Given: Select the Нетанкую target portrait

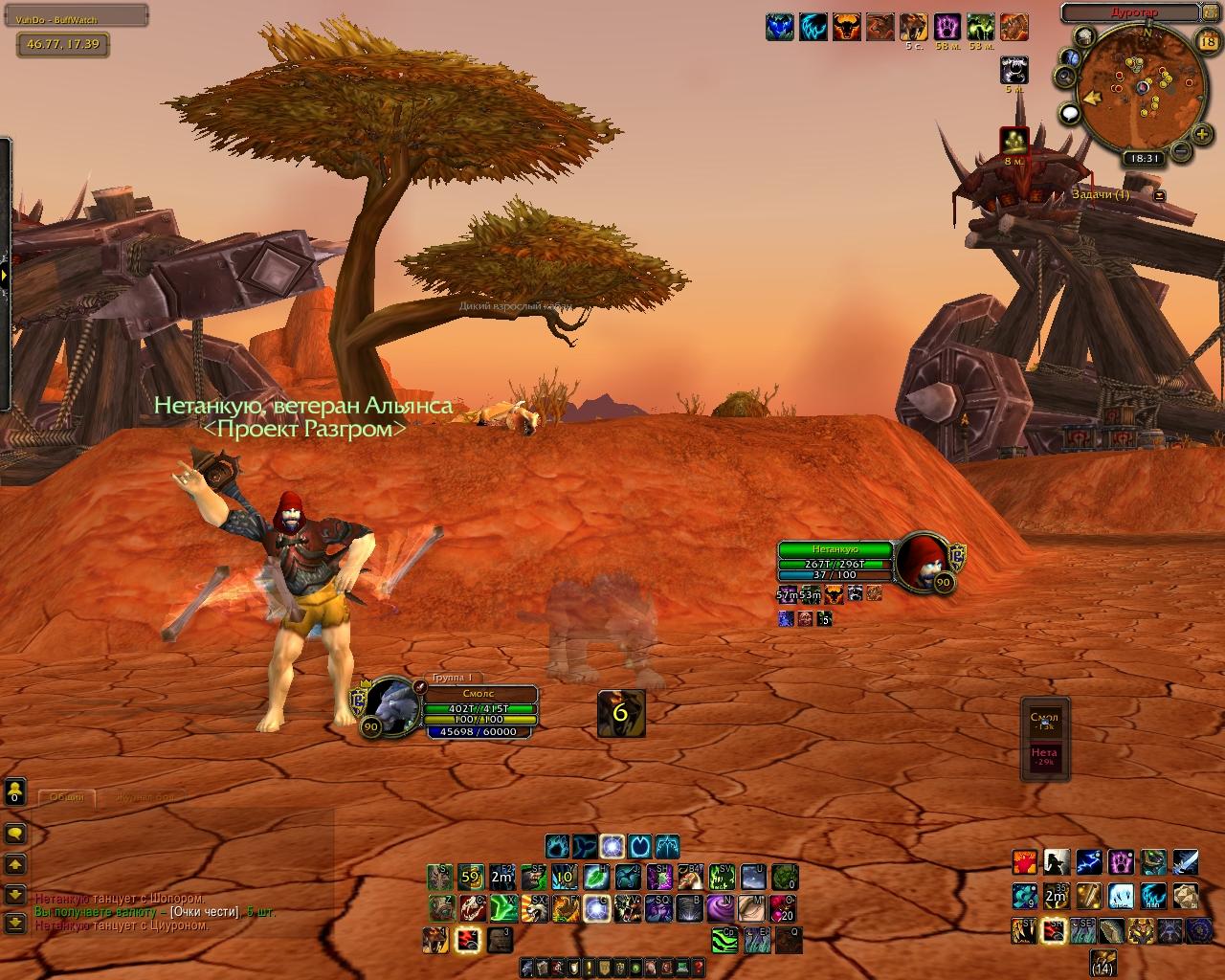Looking at the screenshot, I should point(921,559).
